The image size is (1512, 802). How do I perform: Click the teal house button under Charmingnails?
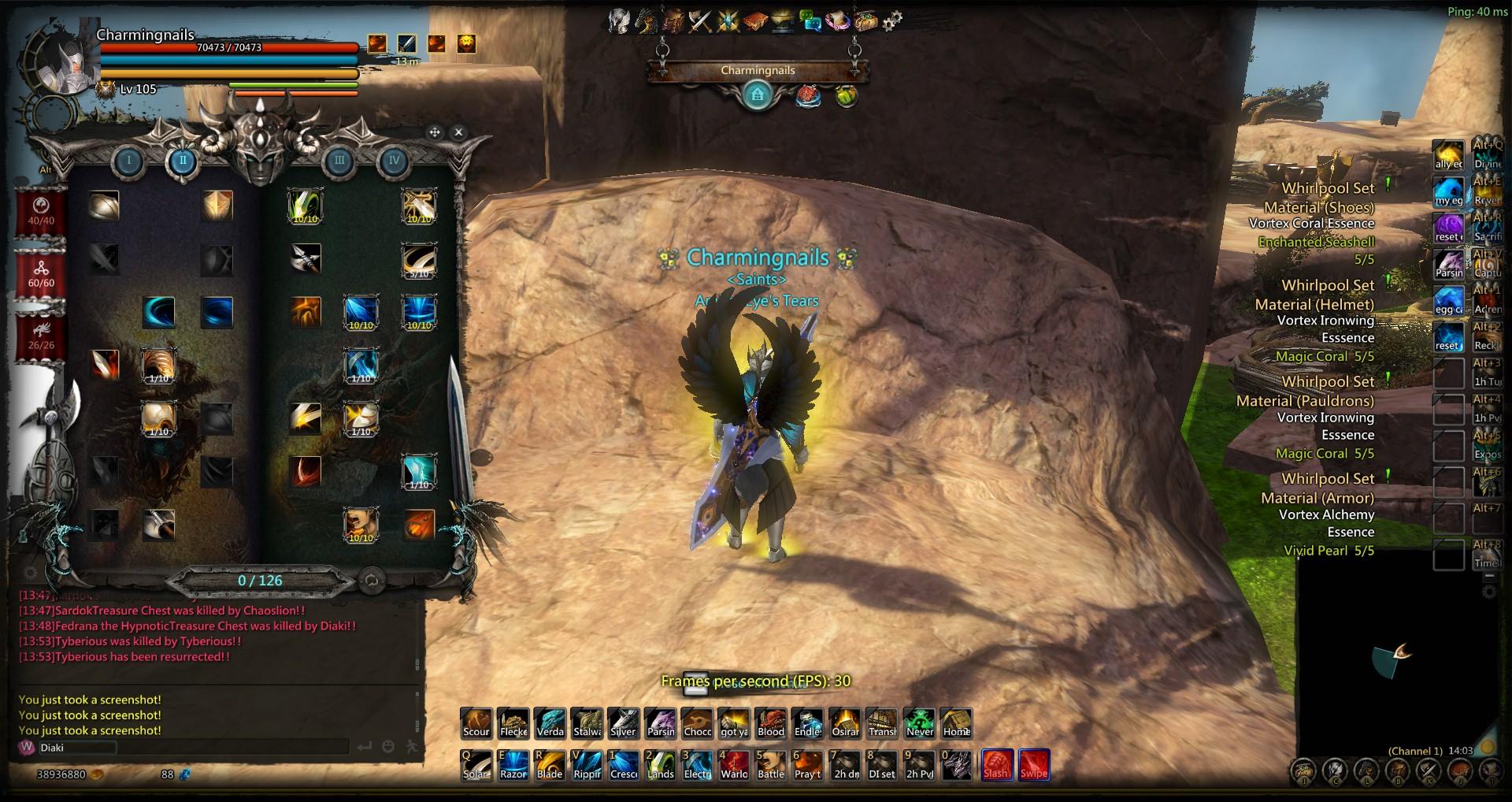click(758, 96)
